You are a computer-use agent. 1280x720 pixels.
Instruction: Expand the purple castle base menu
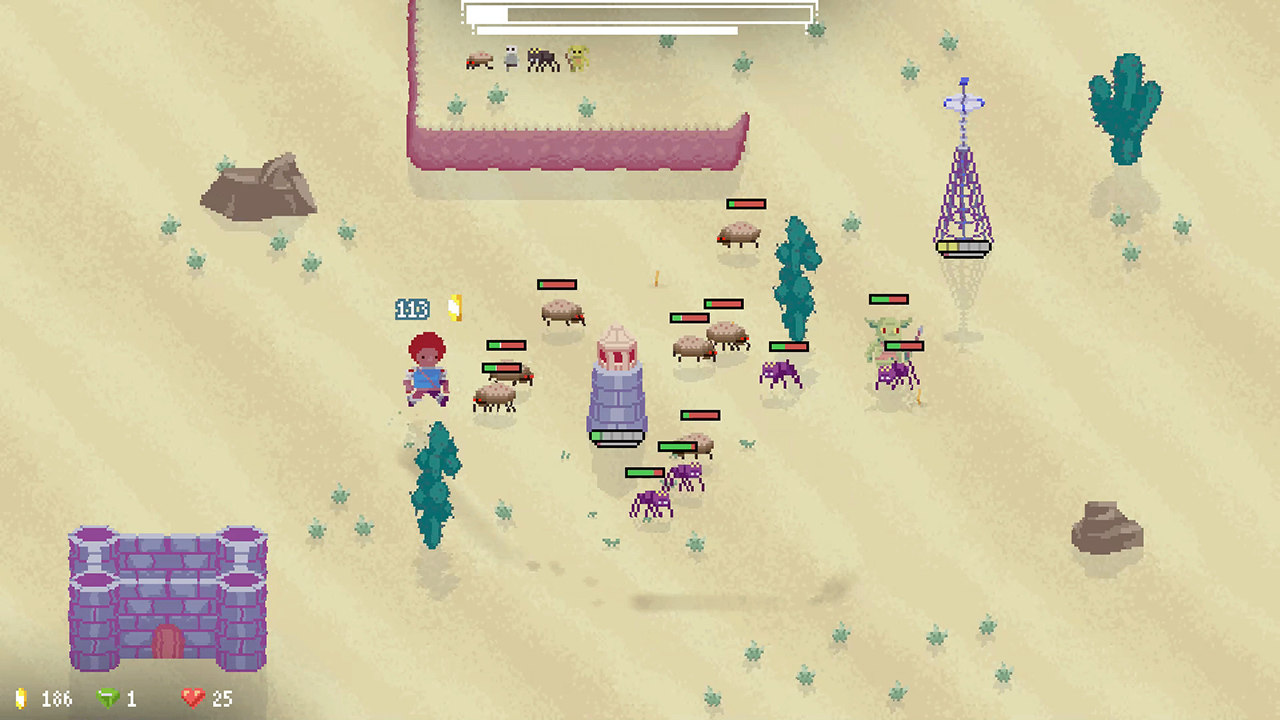click(166, 597)
